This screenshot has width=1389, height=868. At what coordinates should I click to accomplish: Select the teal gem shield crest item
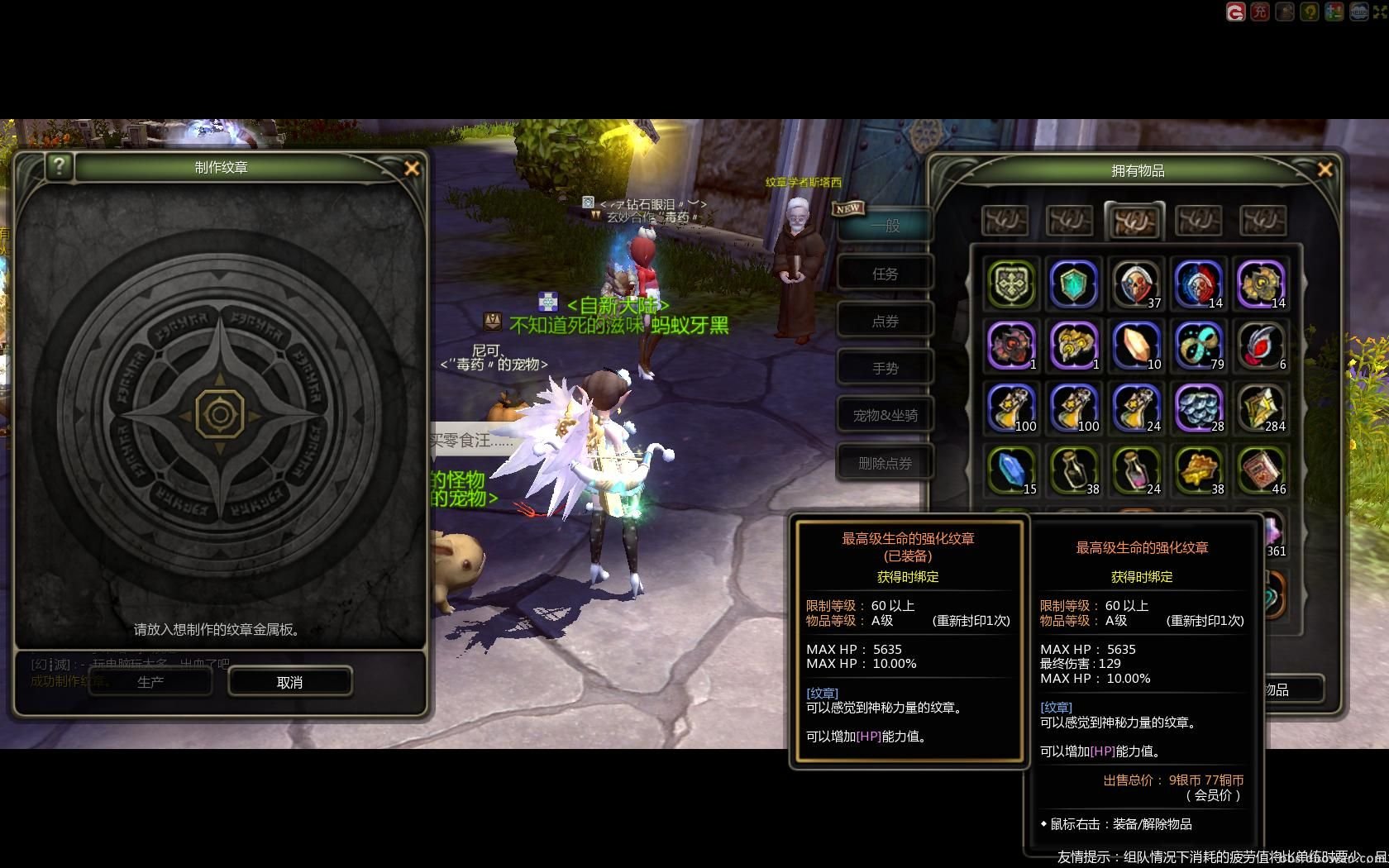pyautogui.click(x=1073, y=284)
